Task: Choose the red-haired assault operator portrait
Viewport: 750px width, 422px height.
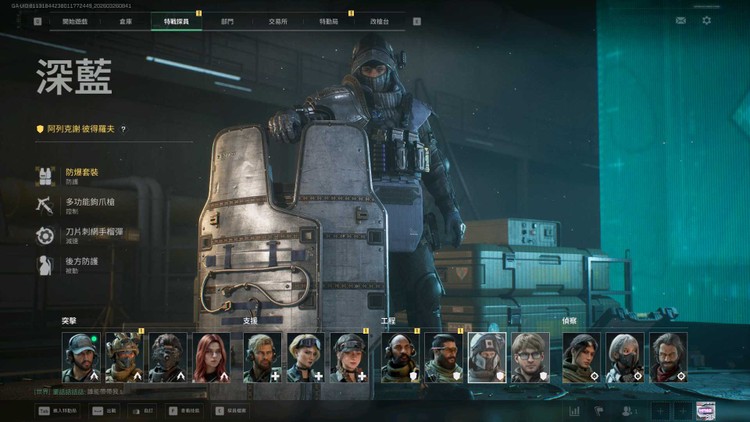Action: pos(211,358)
